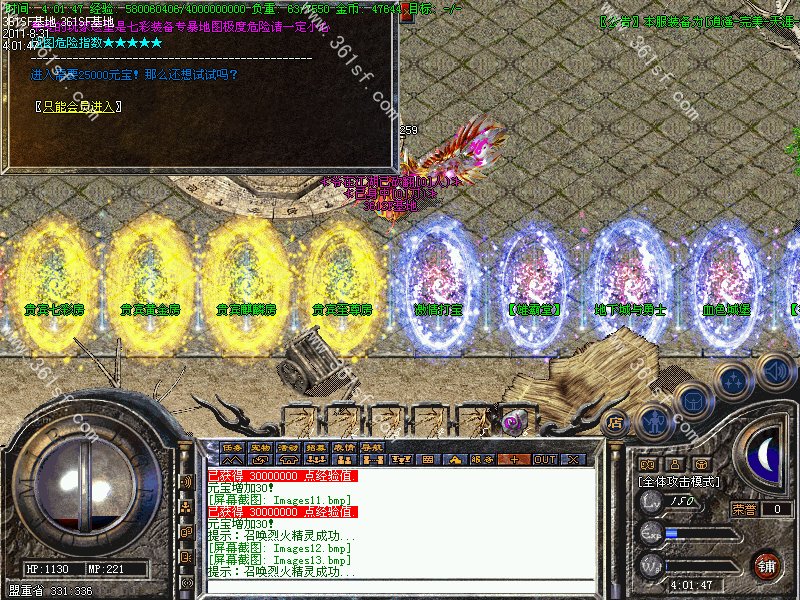Viewport: 800px width, 600px height.
Task: Open the 招募 recruit tab
Action: (x=317, y=447)
